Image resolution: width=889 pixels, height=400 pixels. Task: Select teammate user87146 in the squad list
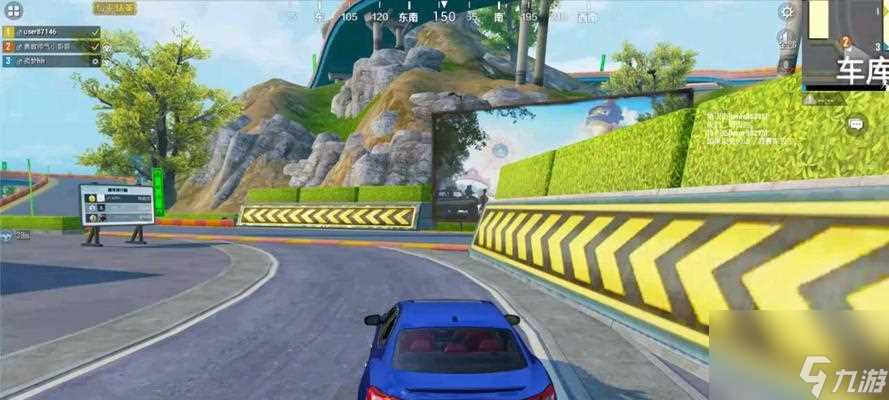(x=52, y=33)
